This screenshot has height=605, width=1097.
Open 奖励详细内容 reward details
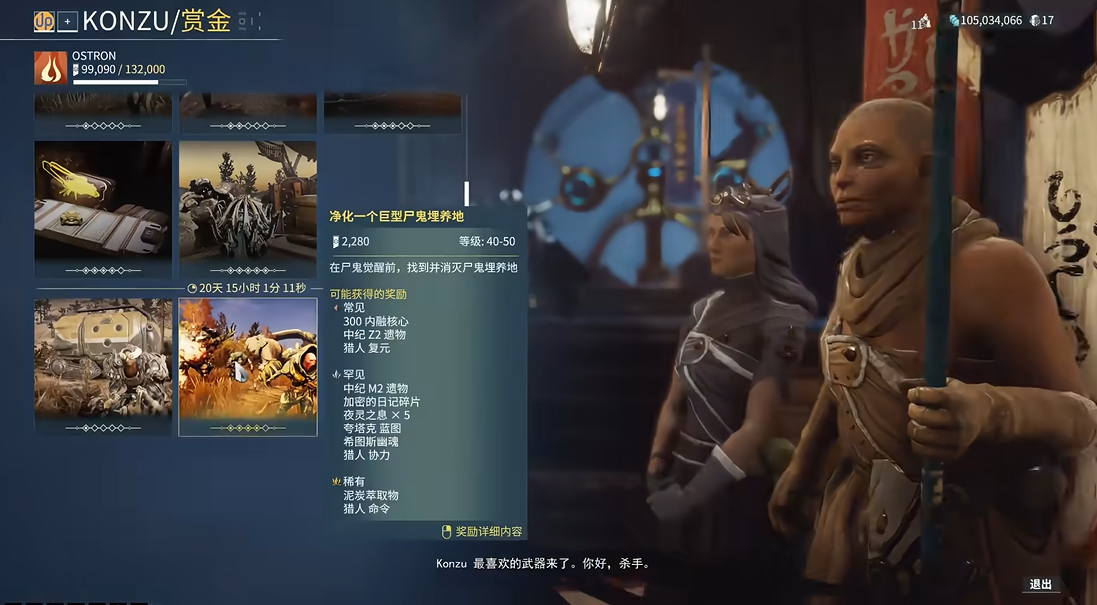pos(483,532)
